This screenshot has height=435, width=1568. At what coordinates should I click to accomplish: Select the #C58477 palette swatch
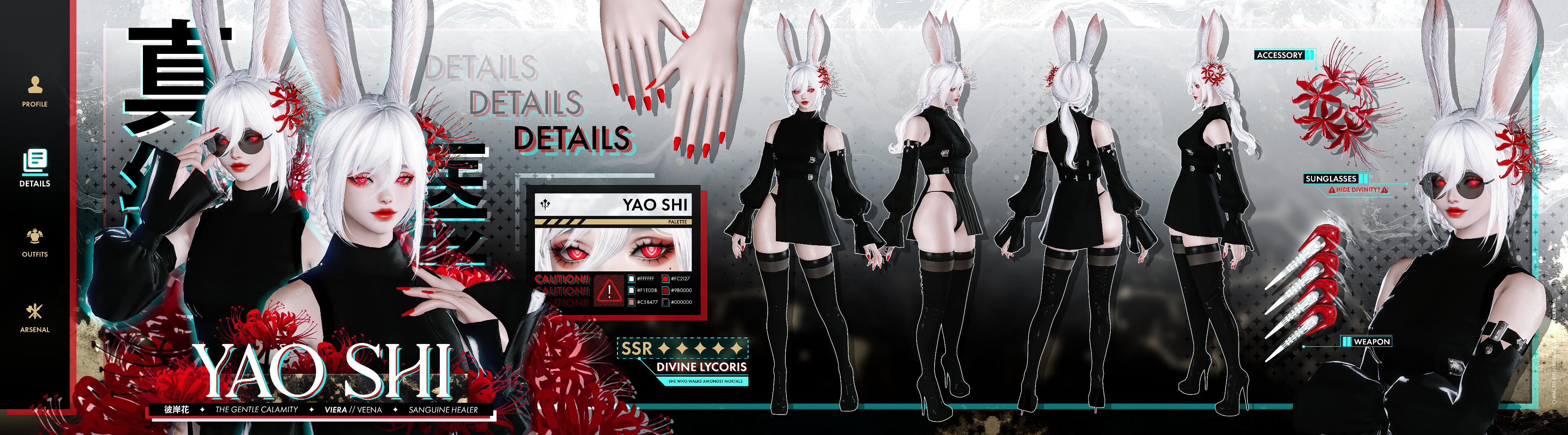point(632,302)
